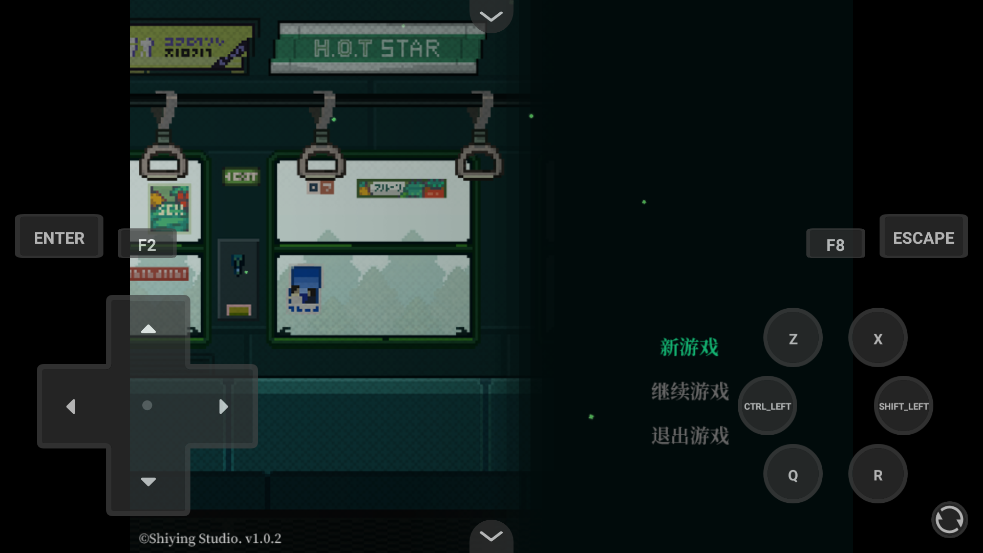The image size is (983, 553).
Task: Tap the SHIFT_LEFT round button
Action: click(x=903, y=406)
